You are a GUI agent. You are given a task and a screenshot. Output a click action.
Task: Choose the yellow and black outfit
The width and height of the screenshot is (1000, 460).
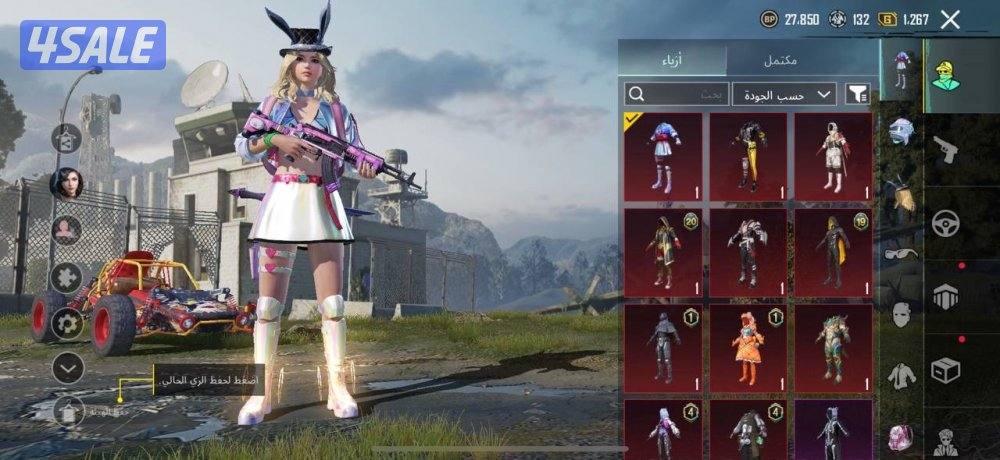click(747, 156)
